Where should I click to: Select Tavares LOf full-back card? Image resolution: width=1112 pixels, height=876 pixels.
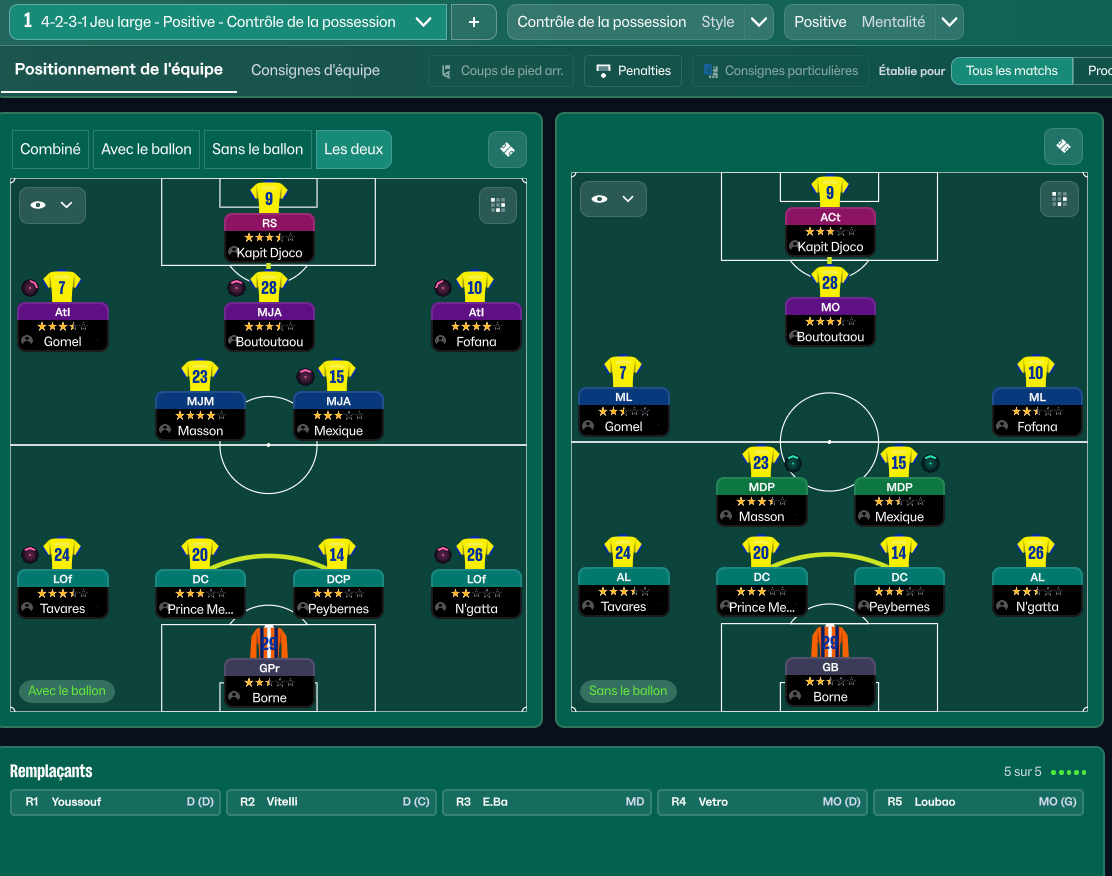click(x=63, y=593)
